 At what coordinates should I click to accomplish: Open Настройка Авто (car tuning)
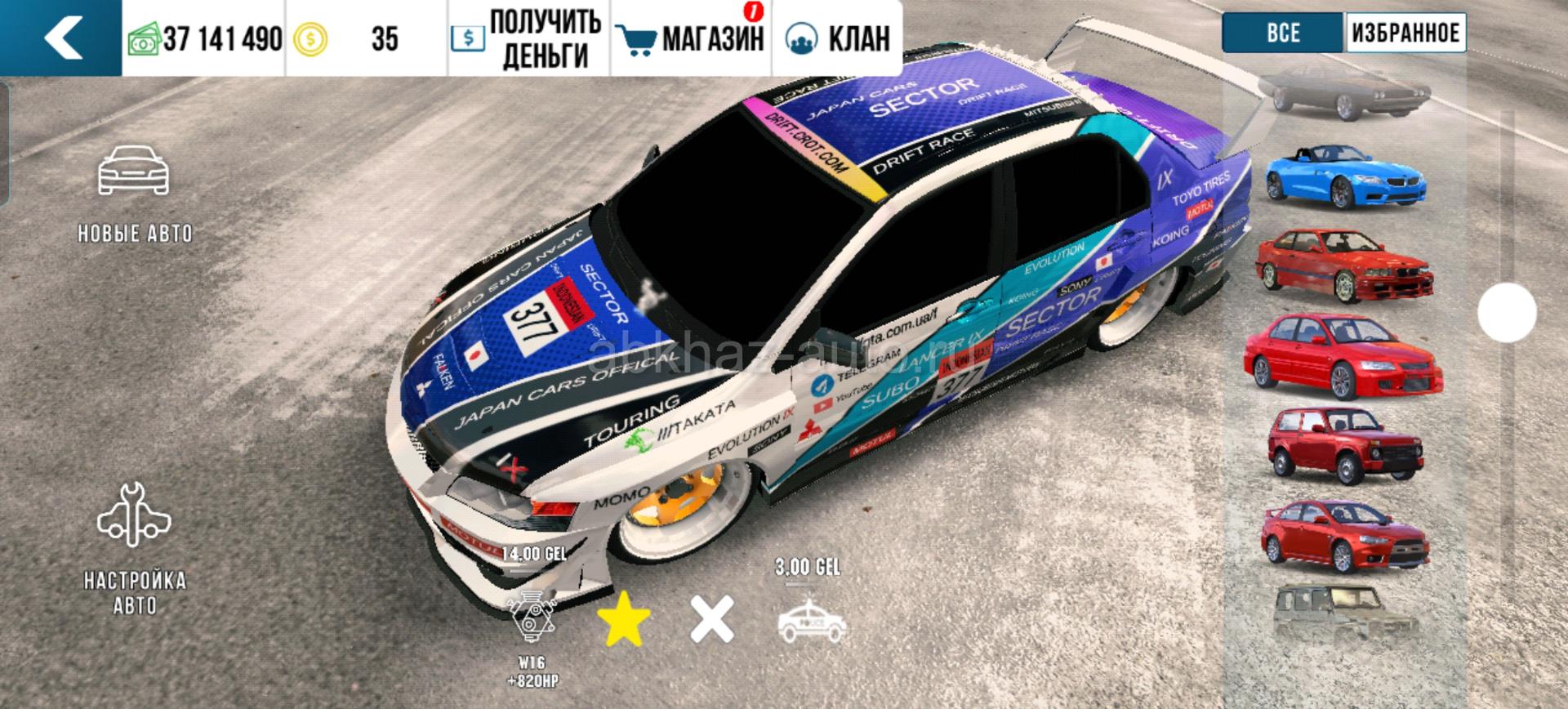134,547
